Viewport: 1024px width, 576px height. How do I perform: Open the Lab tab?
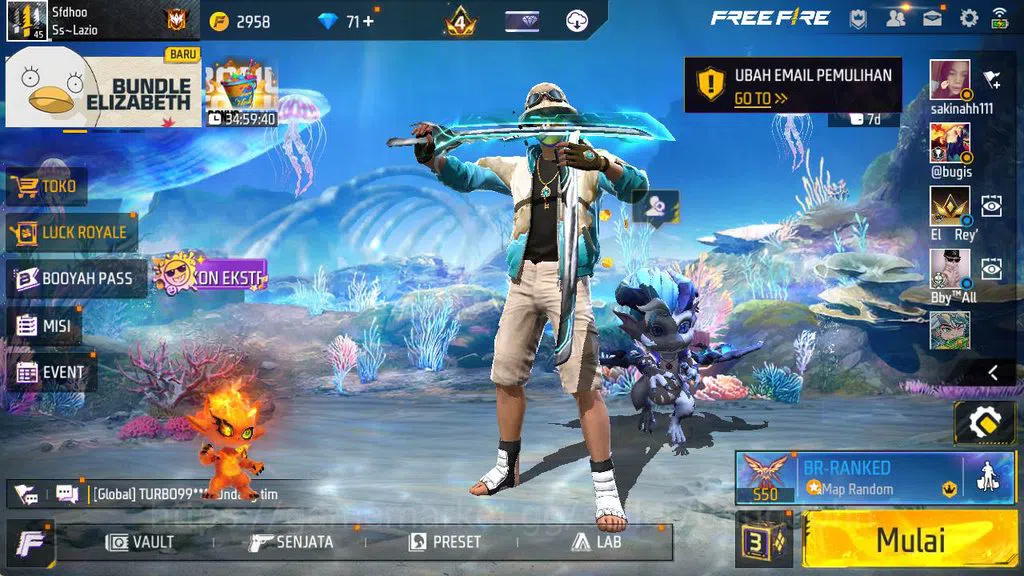coord(597,542)
